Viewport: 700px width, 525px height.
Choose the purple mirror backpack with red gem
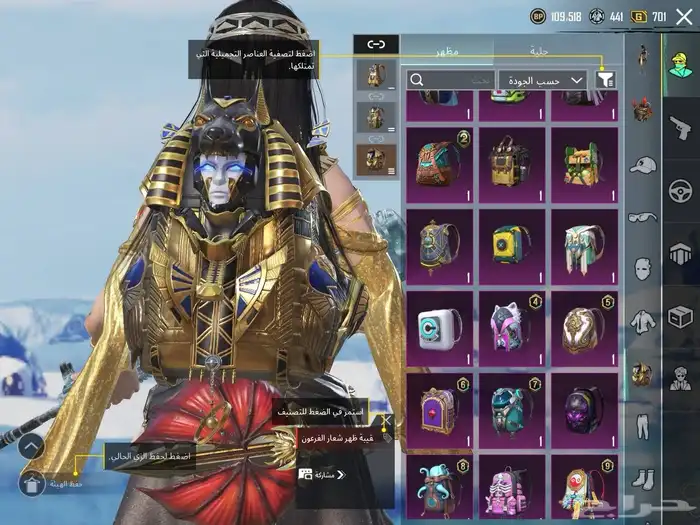(440, 407)
